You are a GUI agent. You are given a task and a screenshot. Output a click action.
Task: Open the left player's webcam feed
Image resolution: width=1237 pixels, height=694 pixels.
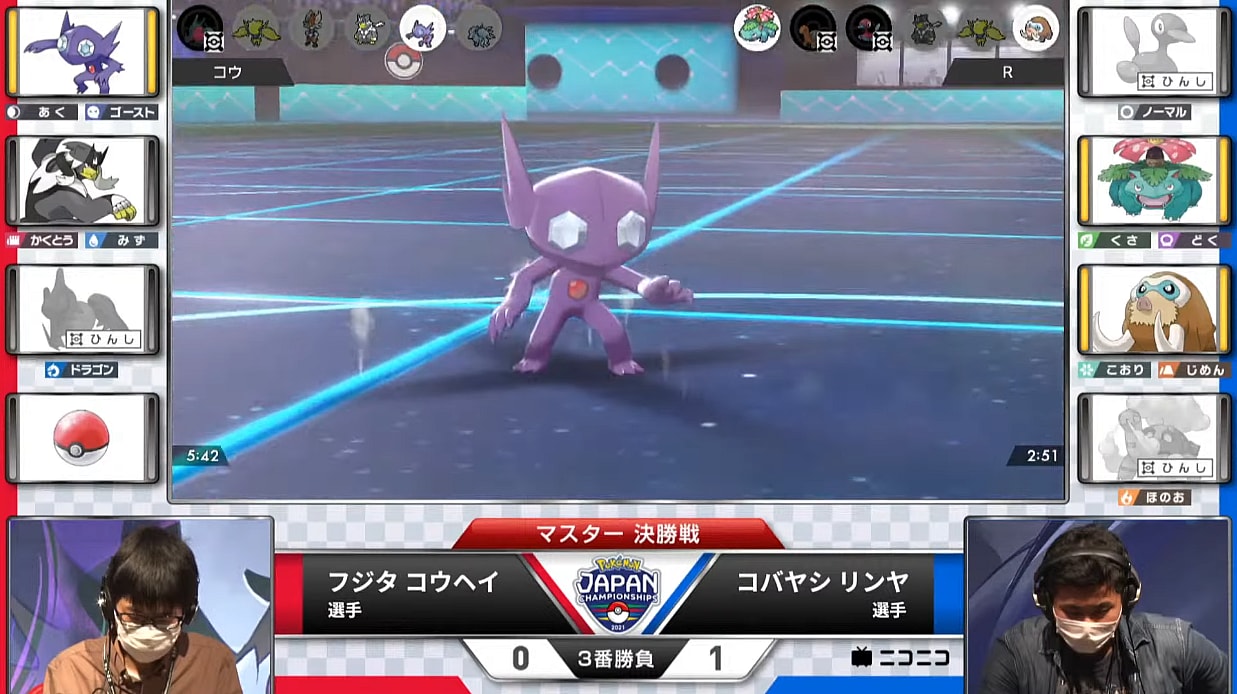[140, 606]
